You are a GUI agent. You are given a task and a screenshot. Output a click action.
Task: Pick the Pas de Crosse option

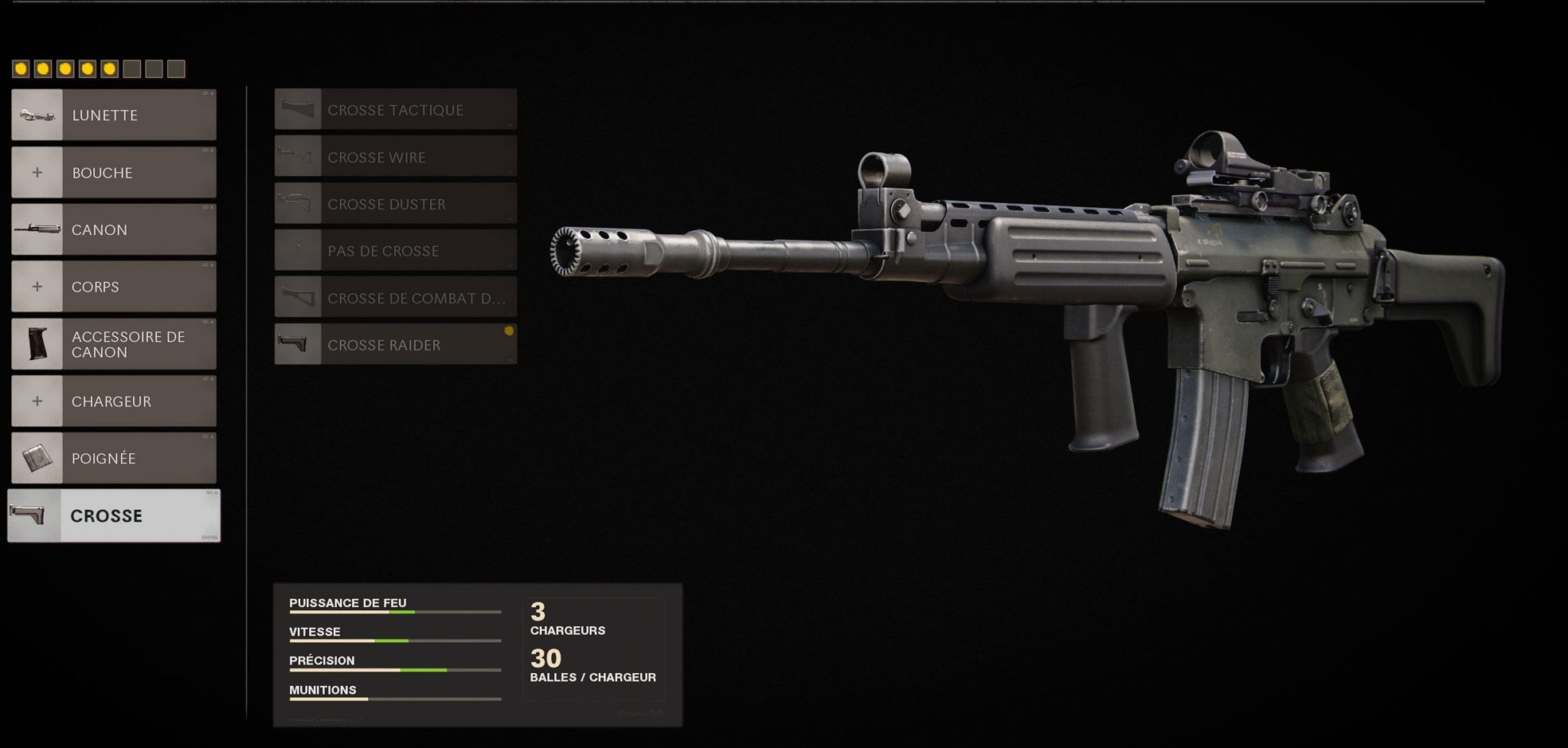(x=395, y=250)
